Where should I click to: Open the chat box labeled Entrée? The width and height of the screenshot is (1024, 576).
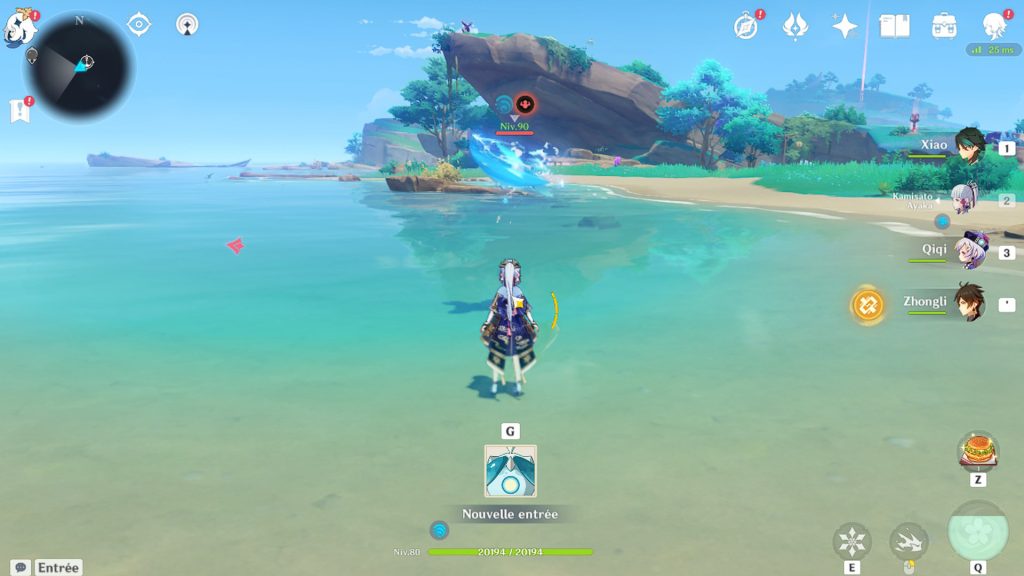pos(46,567)
